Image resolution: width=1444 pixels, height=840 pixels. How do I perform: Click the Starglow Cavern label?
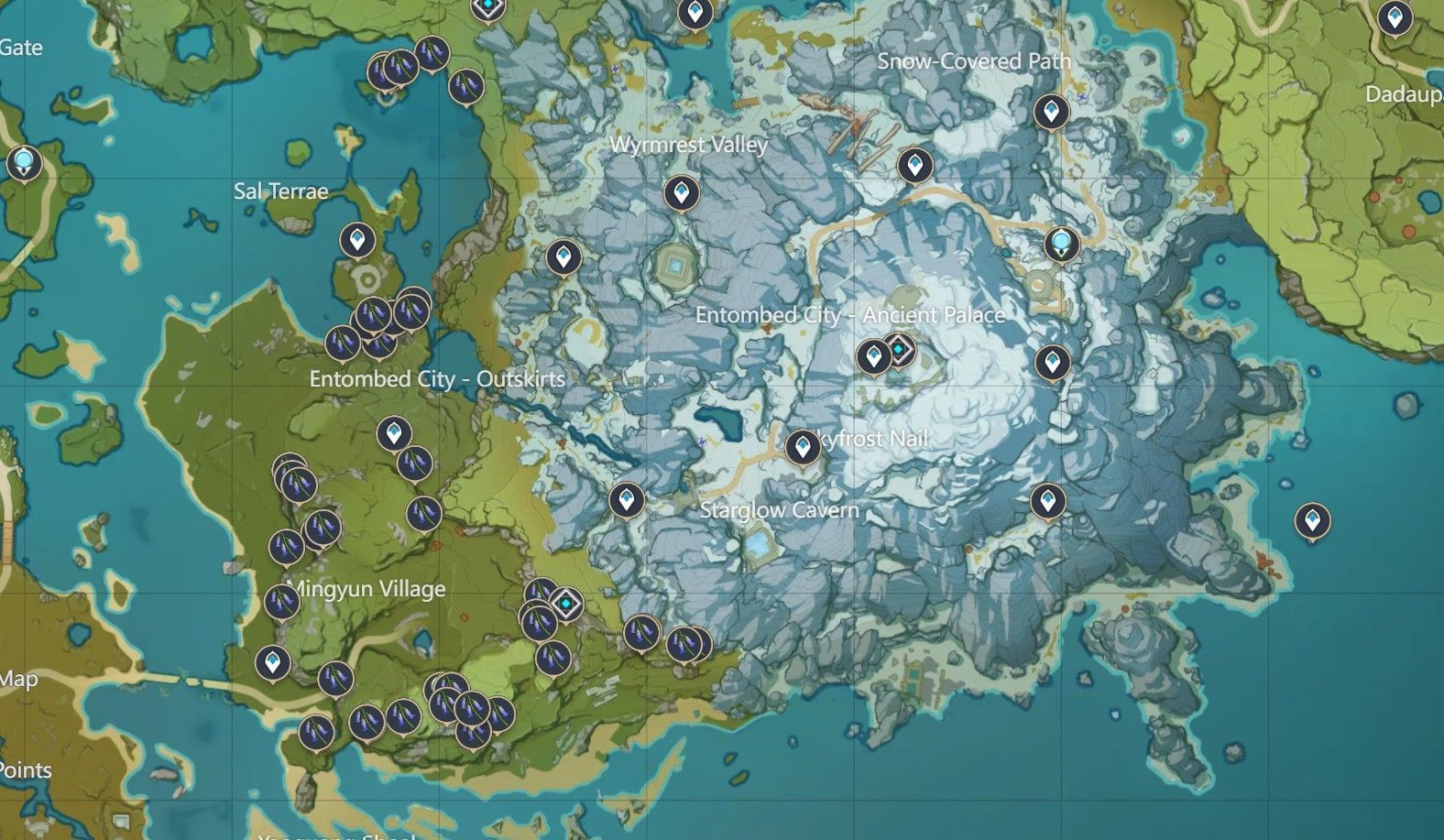[x=779, y=510]
